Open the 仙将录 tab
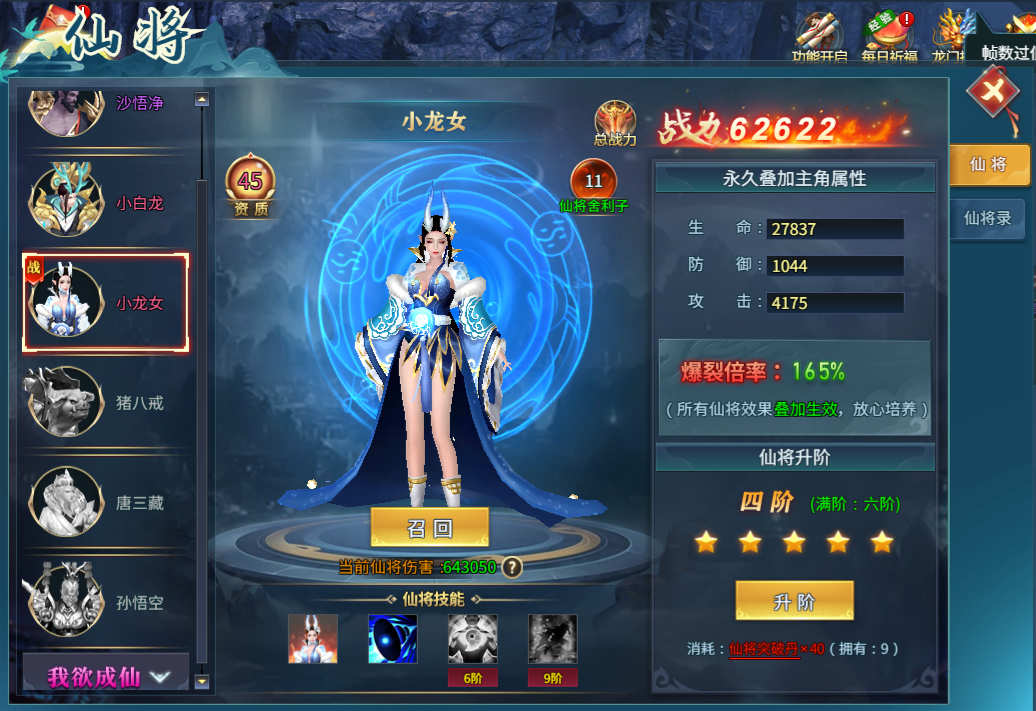 tap(987, 218)
